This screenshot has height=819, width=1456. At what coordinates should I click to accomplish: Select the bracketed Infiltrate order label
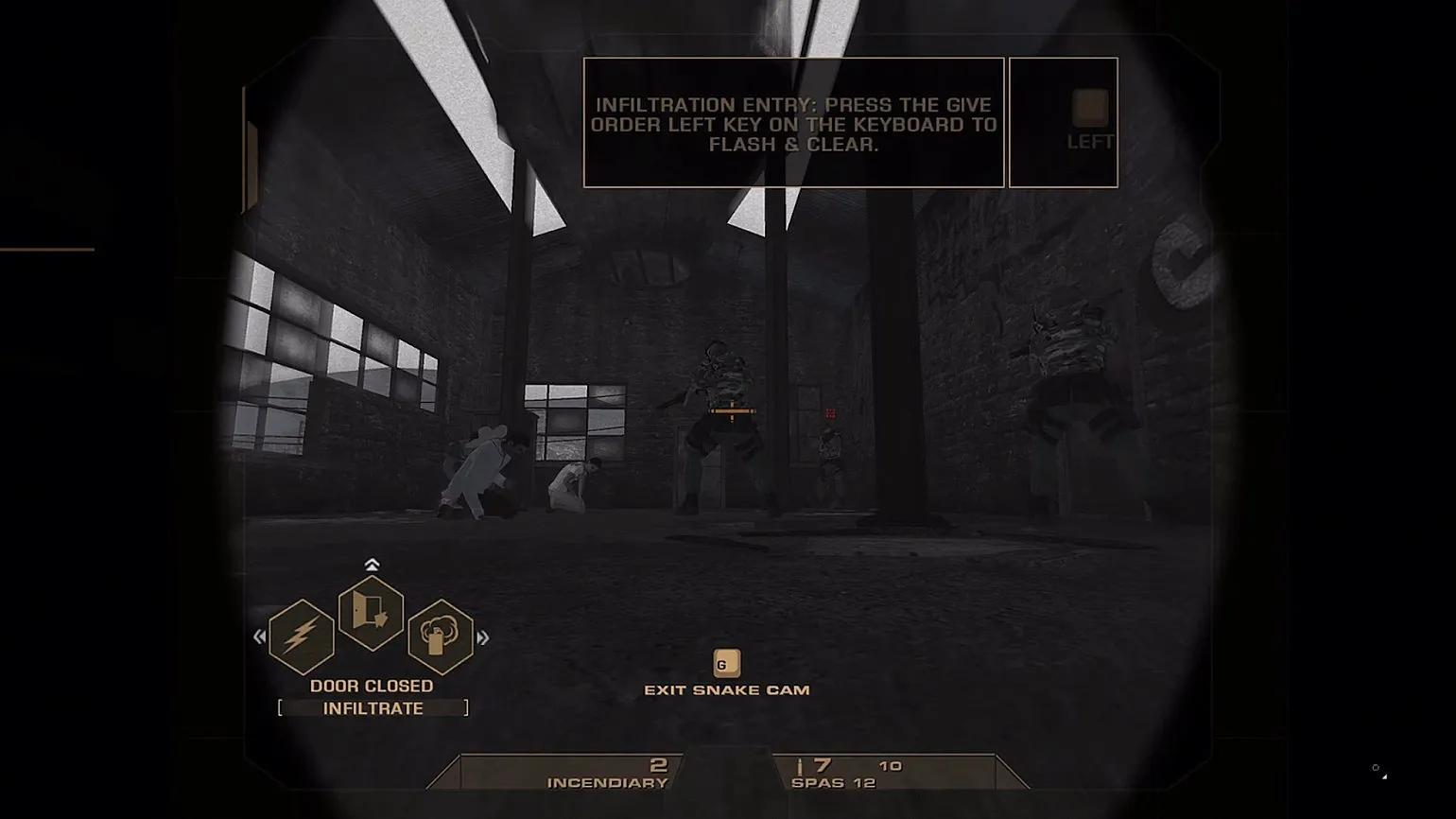373,708
